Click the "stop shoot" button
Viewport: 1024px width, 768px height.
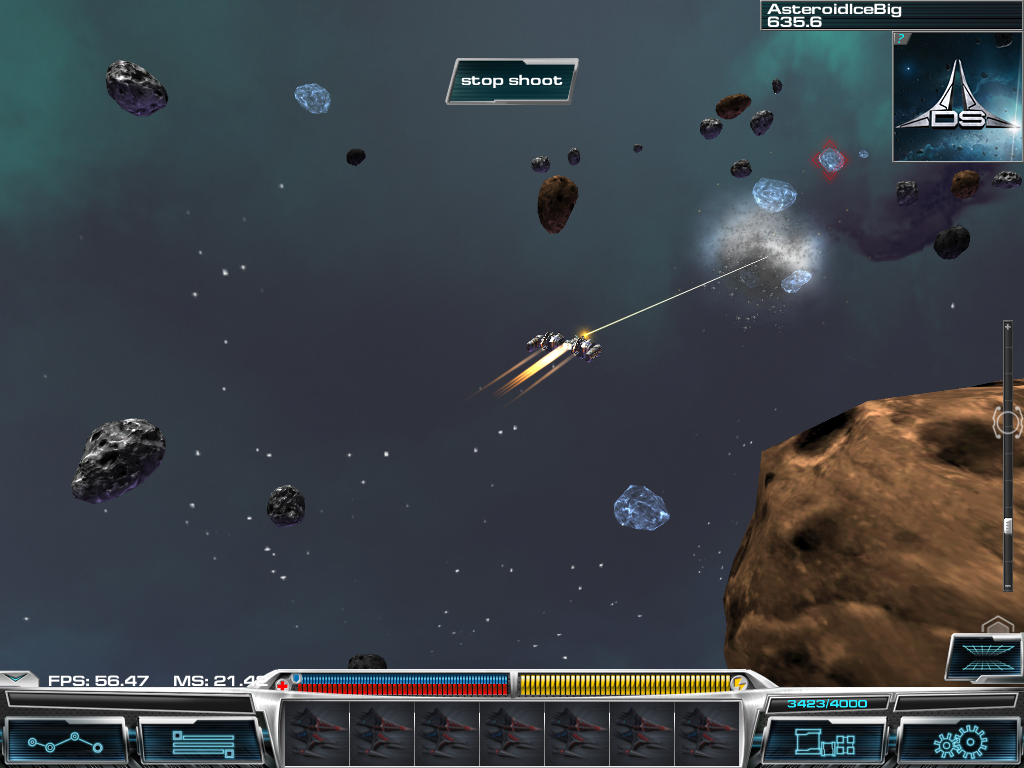(x=511, y=81)
